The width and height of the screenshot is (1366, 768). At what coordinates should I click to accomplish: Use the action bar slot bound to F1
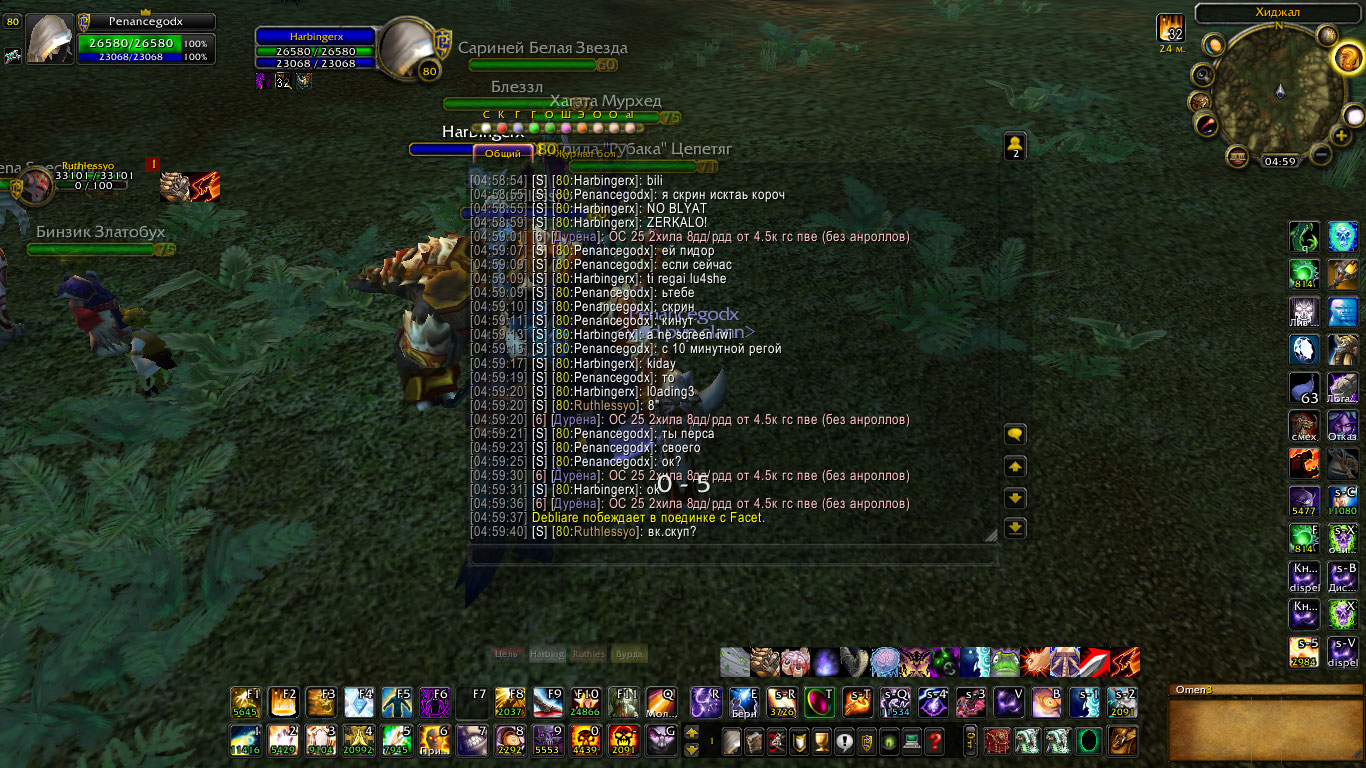click(x=245, y=702)
